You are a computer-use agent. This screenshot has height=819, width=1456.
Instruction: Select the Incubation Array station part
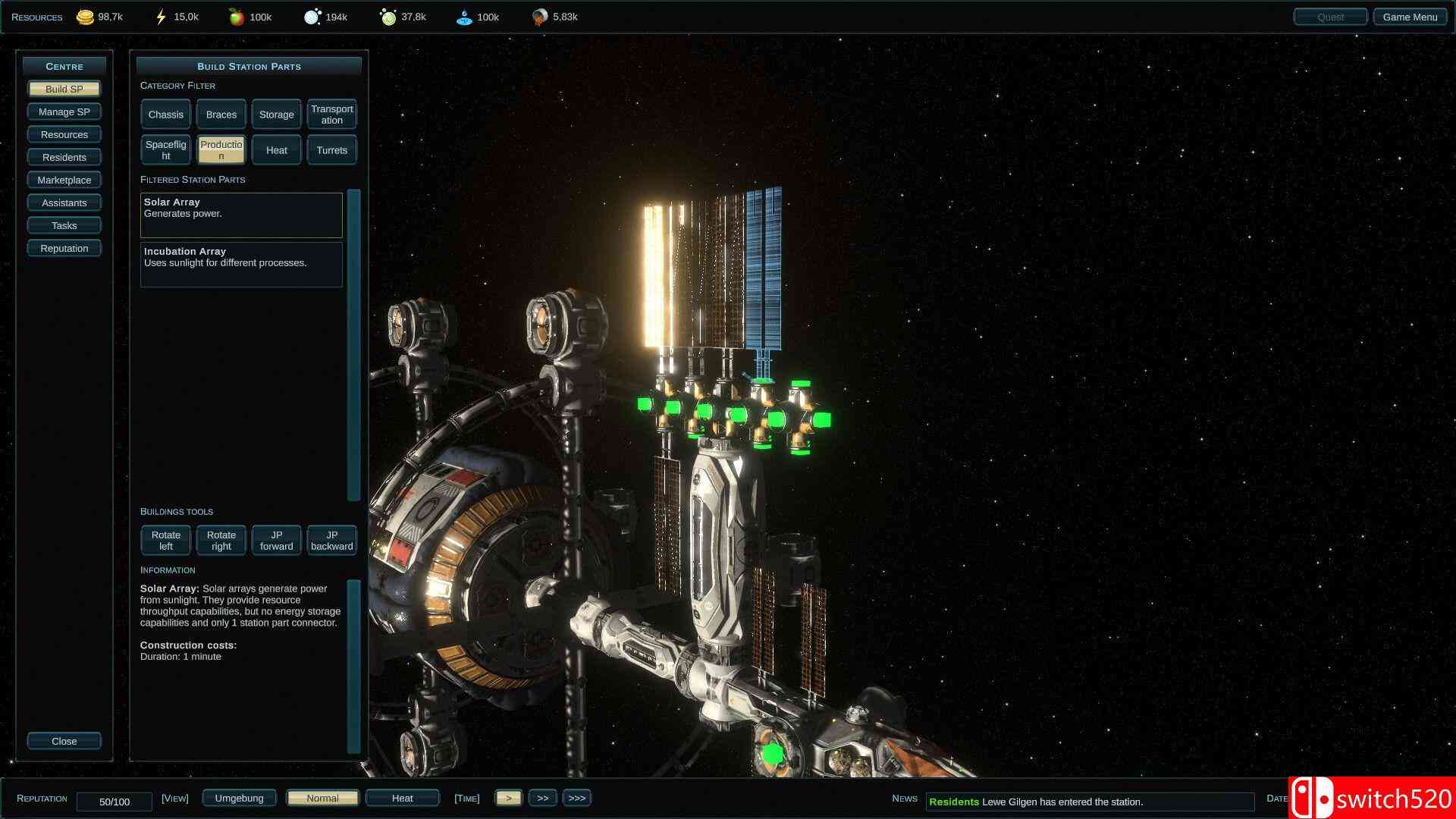coord(241,264)
